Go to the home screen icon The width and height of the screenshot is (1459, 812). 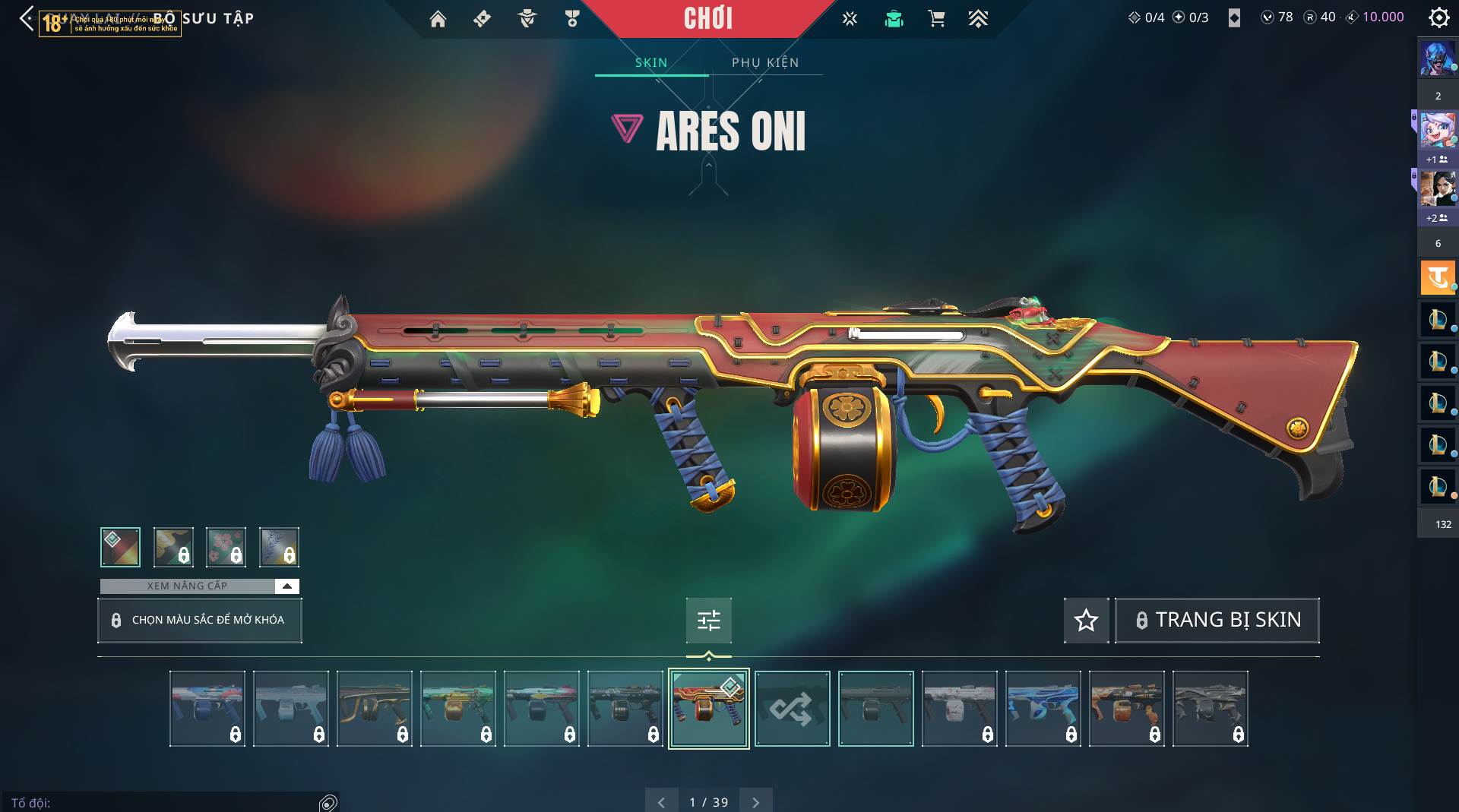[438, 19]
